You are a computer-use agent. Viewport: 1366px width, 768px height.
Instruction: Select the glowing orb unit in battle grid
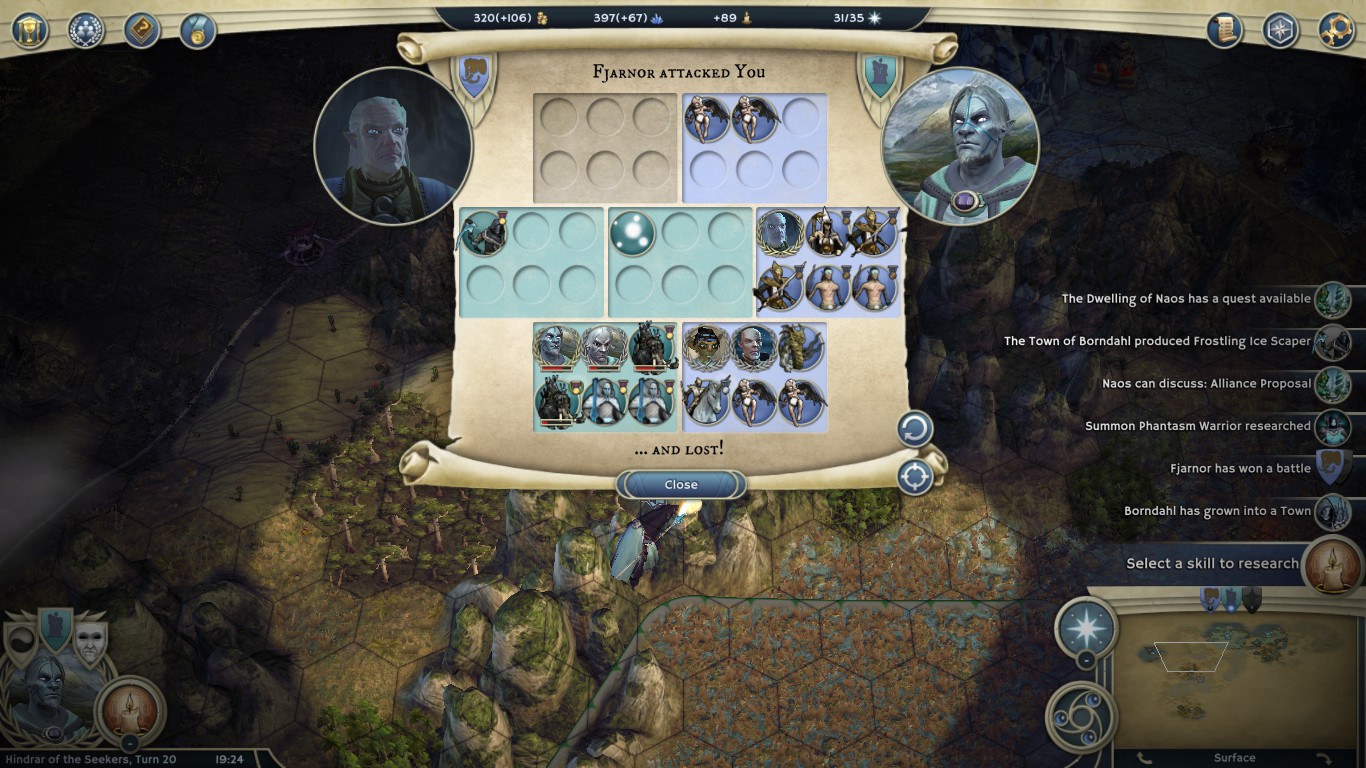[x=633, y=232]
